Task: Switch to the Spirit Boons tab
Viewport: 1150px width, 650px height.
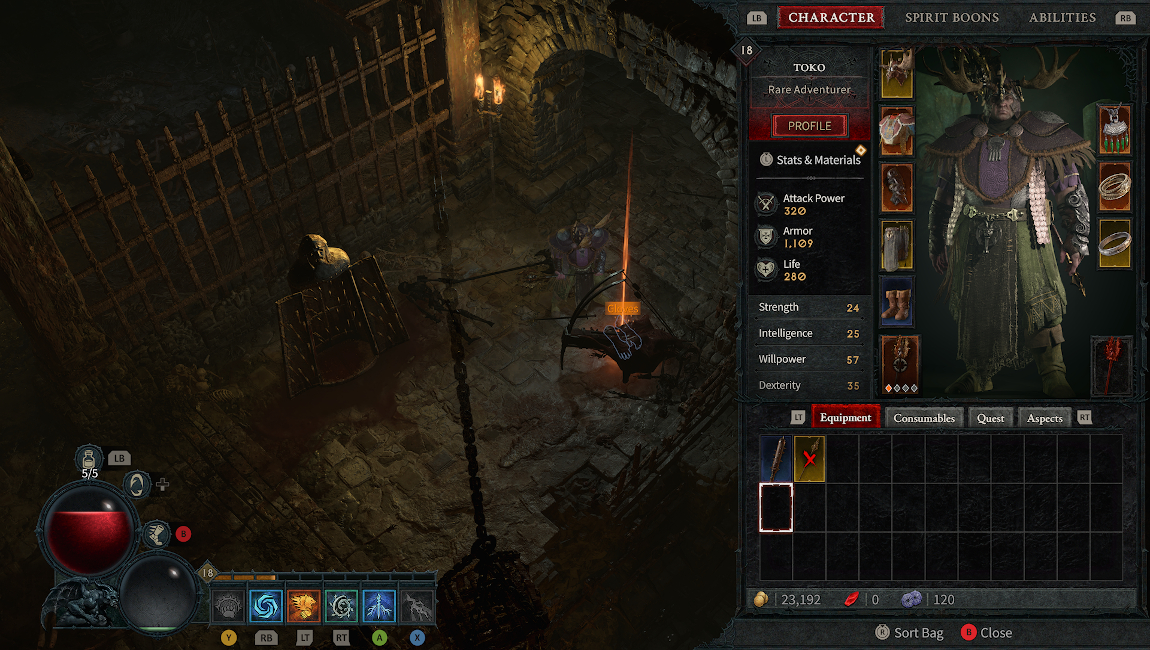Action: click(950, 17)
